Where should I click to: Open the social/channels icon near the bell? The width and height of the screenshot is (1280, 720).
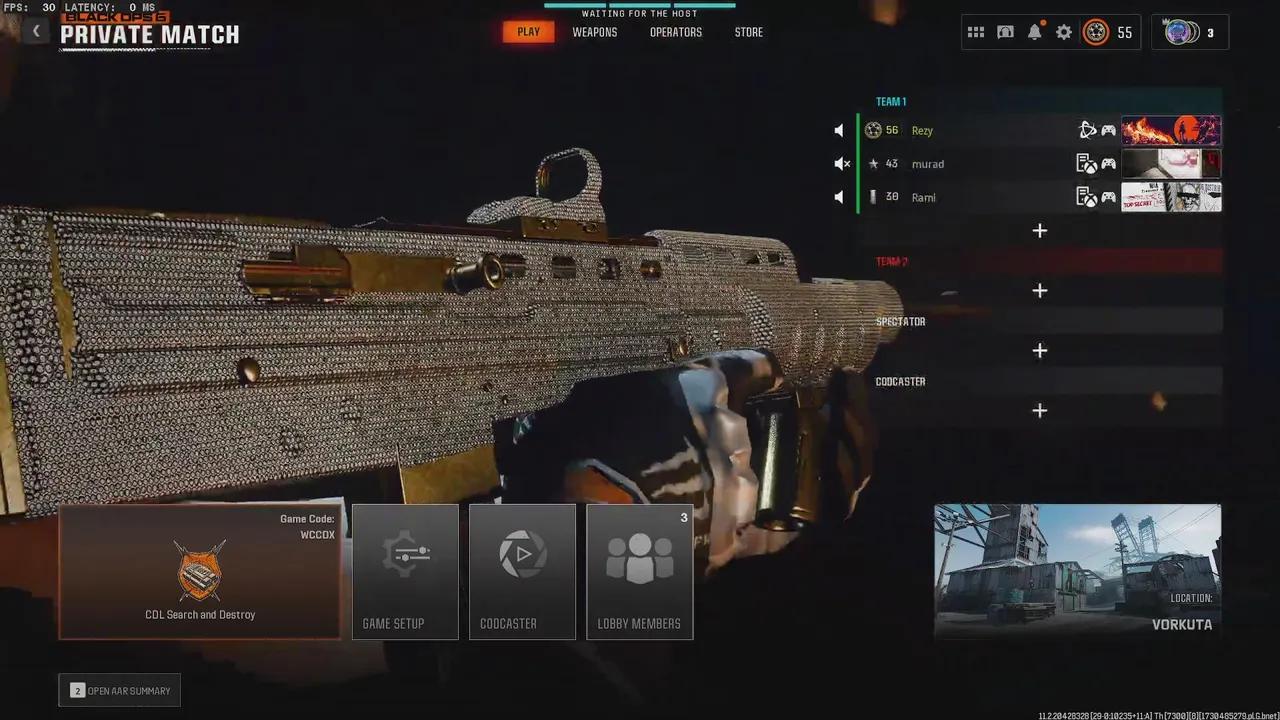1005,31
